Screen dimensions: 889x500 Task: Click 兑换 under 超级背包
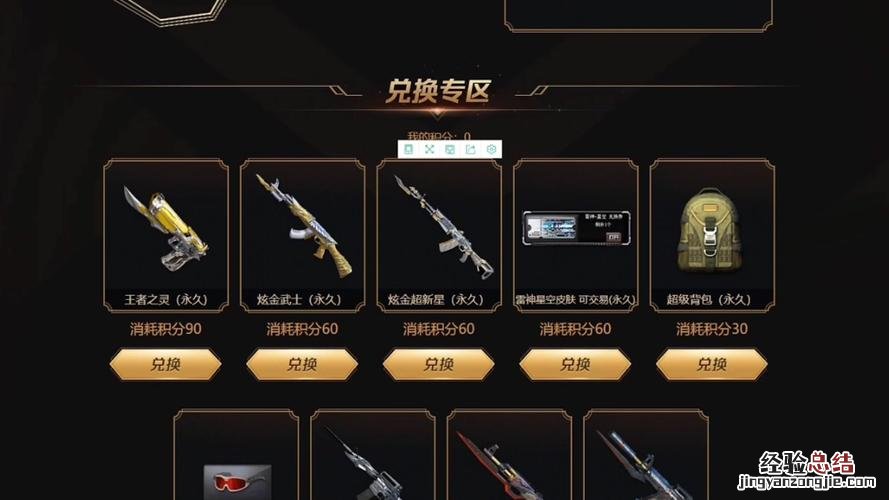711,365
